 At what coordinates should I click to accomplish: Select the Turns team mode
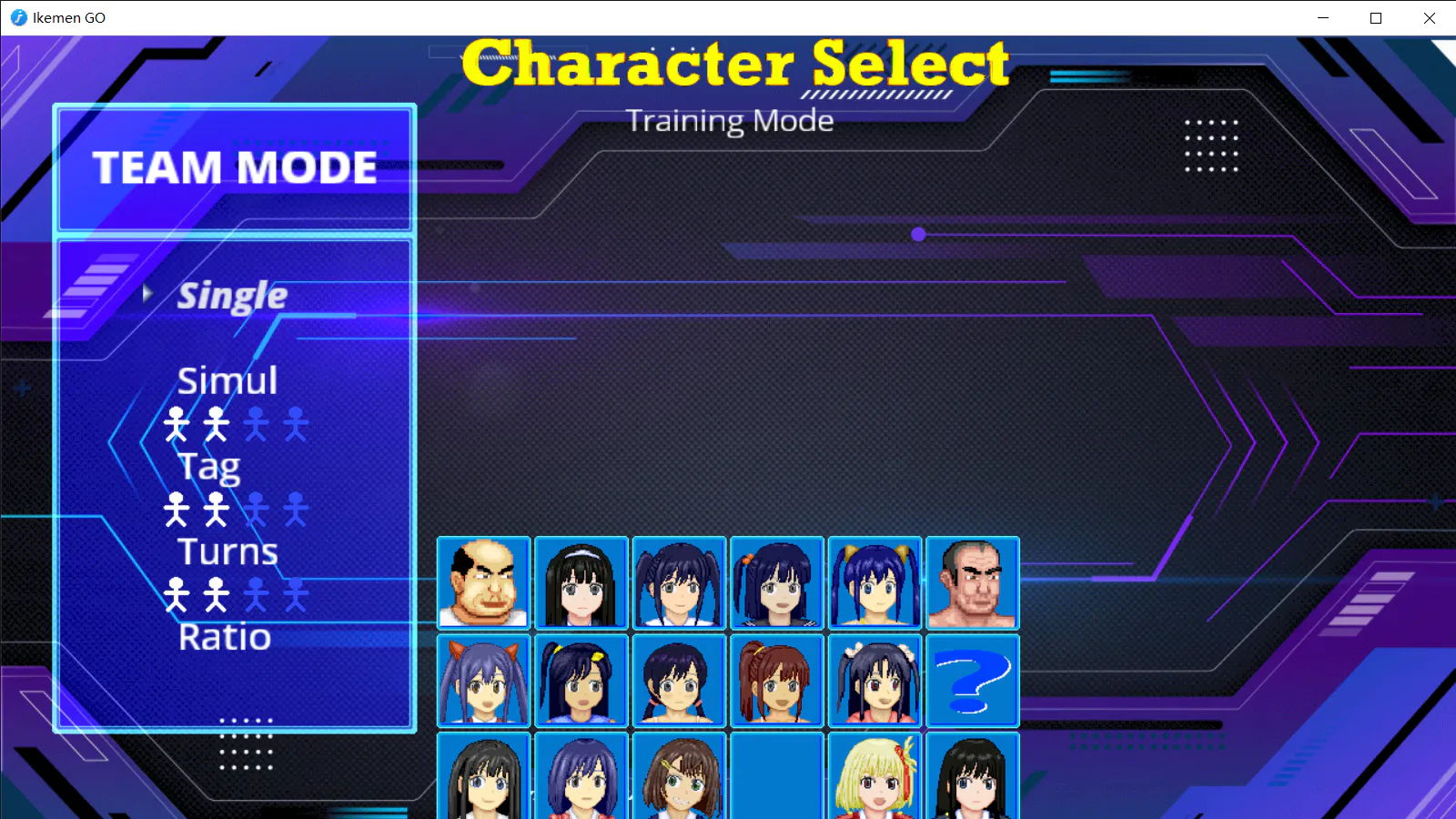pos(227,551)
